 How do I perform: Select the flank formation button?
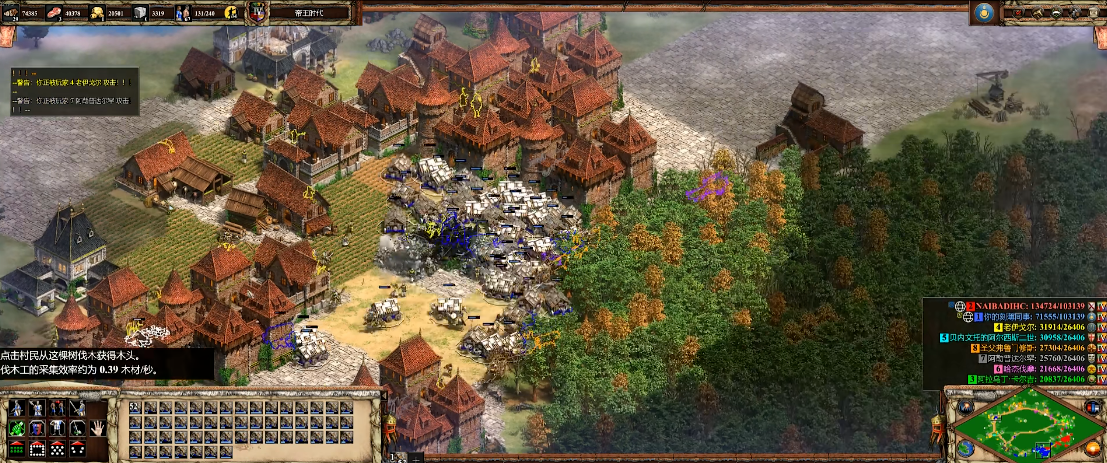[x=78, y=447]
